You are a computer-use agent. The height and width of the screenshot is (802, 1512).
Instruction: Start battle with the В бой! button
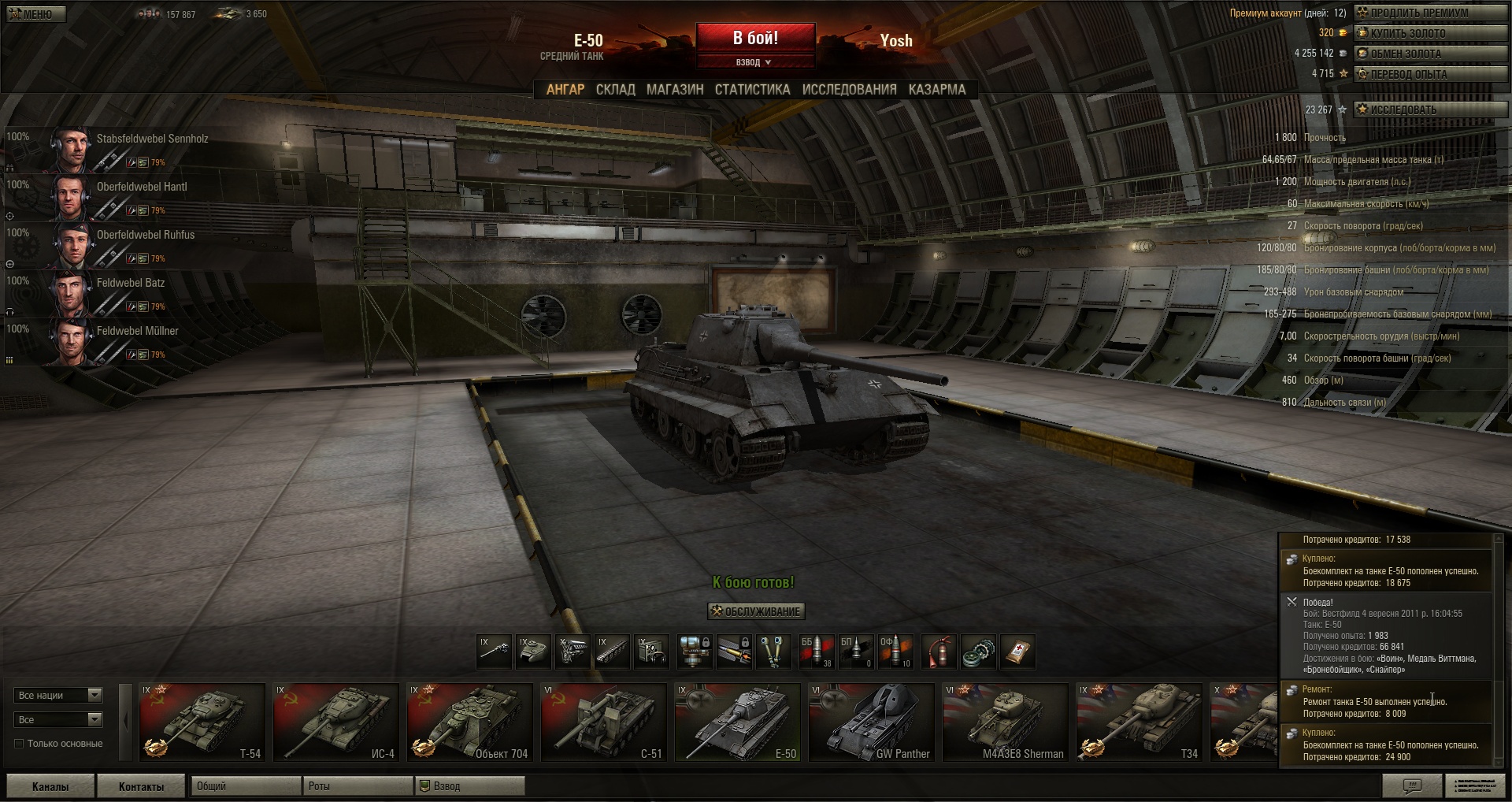click(755, 38)
